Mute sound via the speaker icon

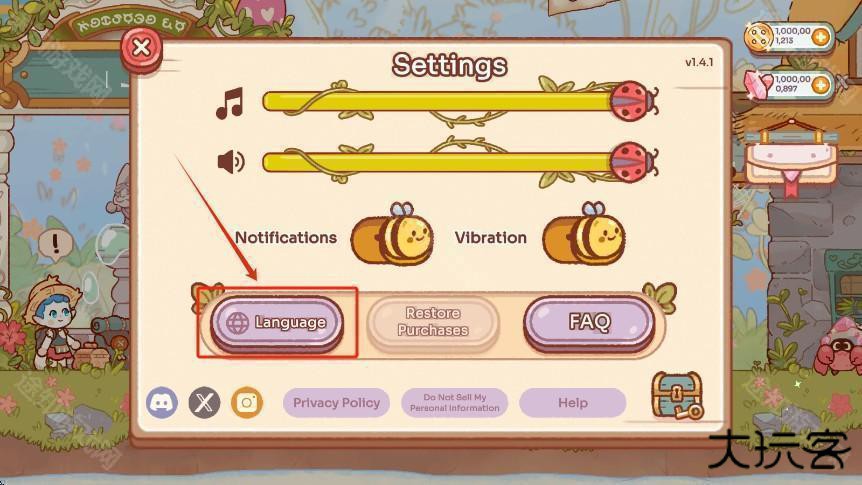point(230,161)
